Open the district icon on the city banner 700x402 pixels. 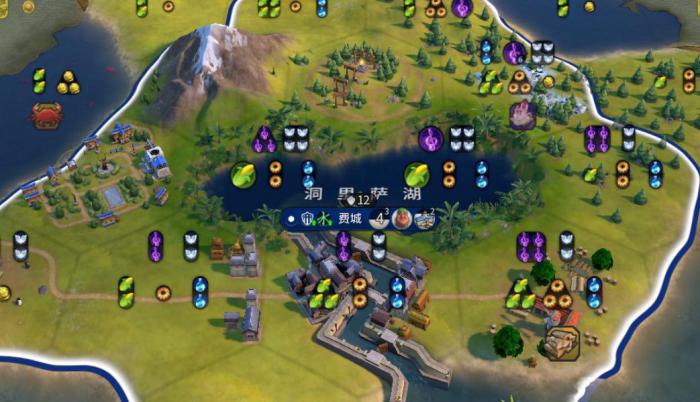(425, 219)
